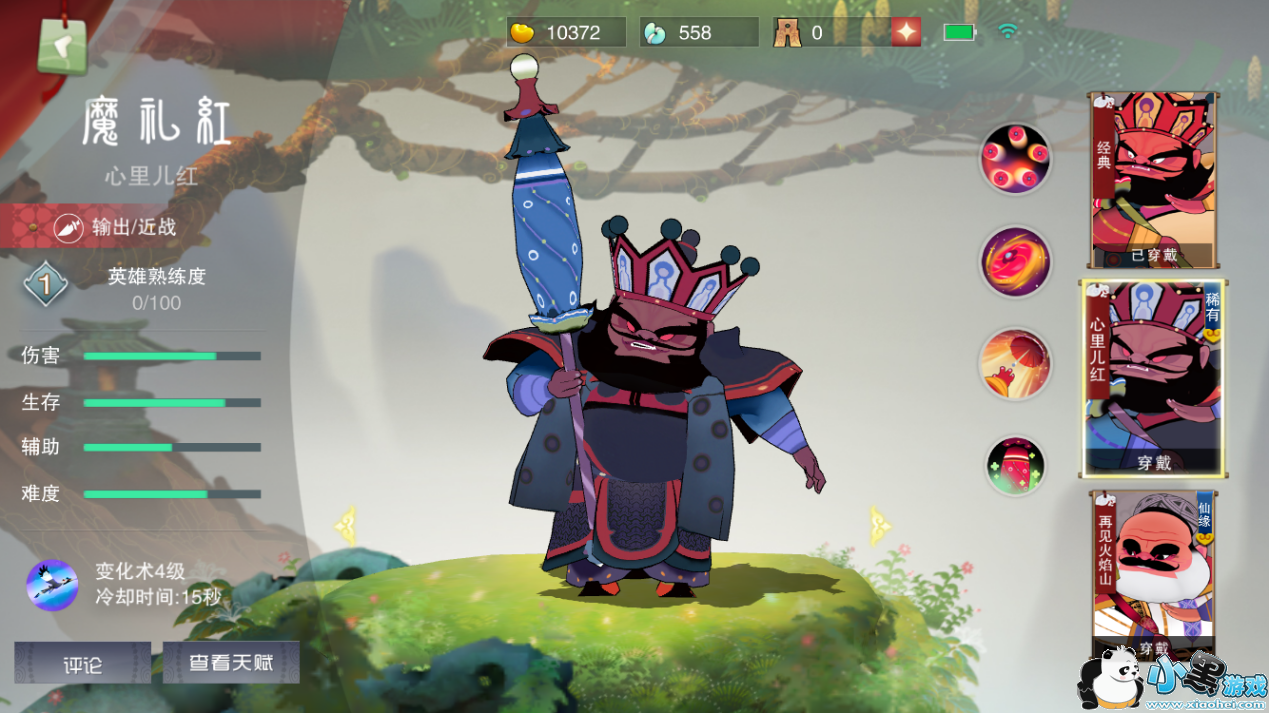Choose the 心里儿红 rare skin card

click(1154, 379)
